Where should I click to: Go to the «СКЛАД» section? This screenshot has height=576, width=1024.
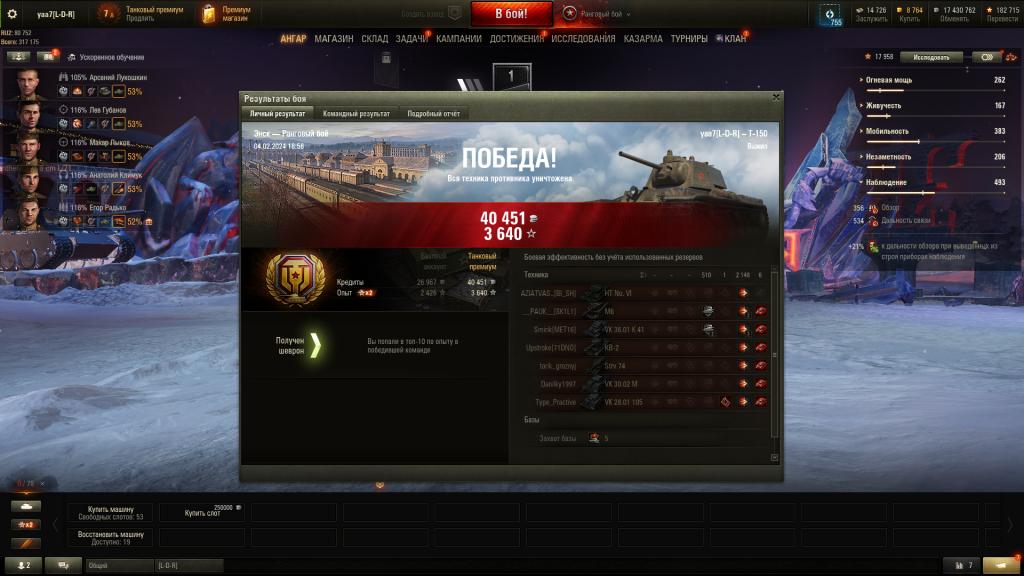pyautogui.click(x=374, y=39)
